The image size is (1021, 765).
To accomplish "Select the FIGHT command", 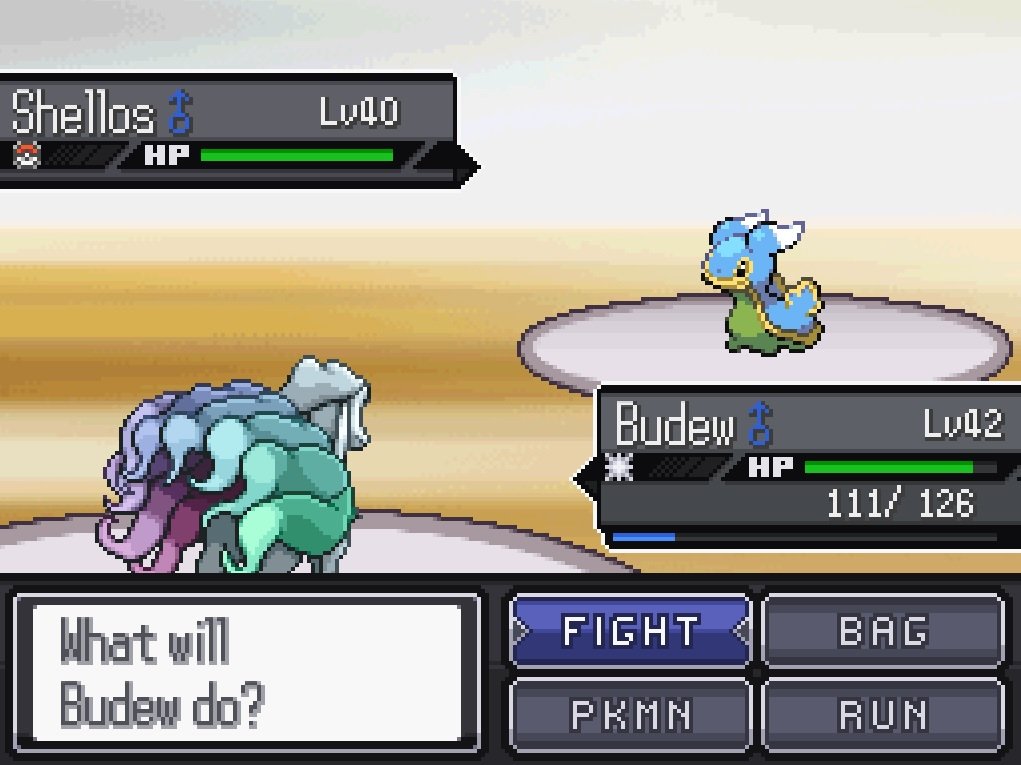I will [630, 631].
